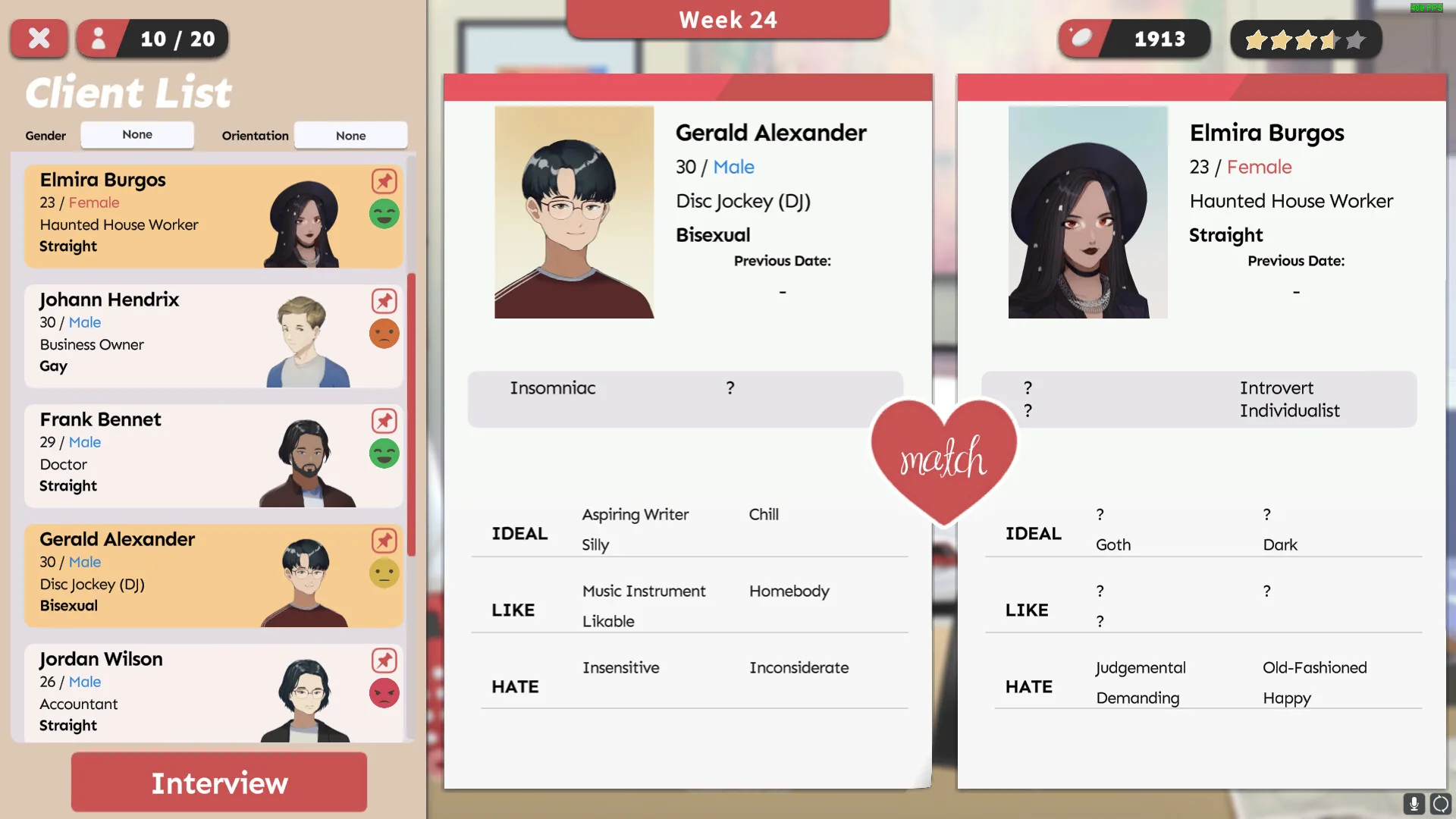Open the Orientation filter dropdown

350,135
